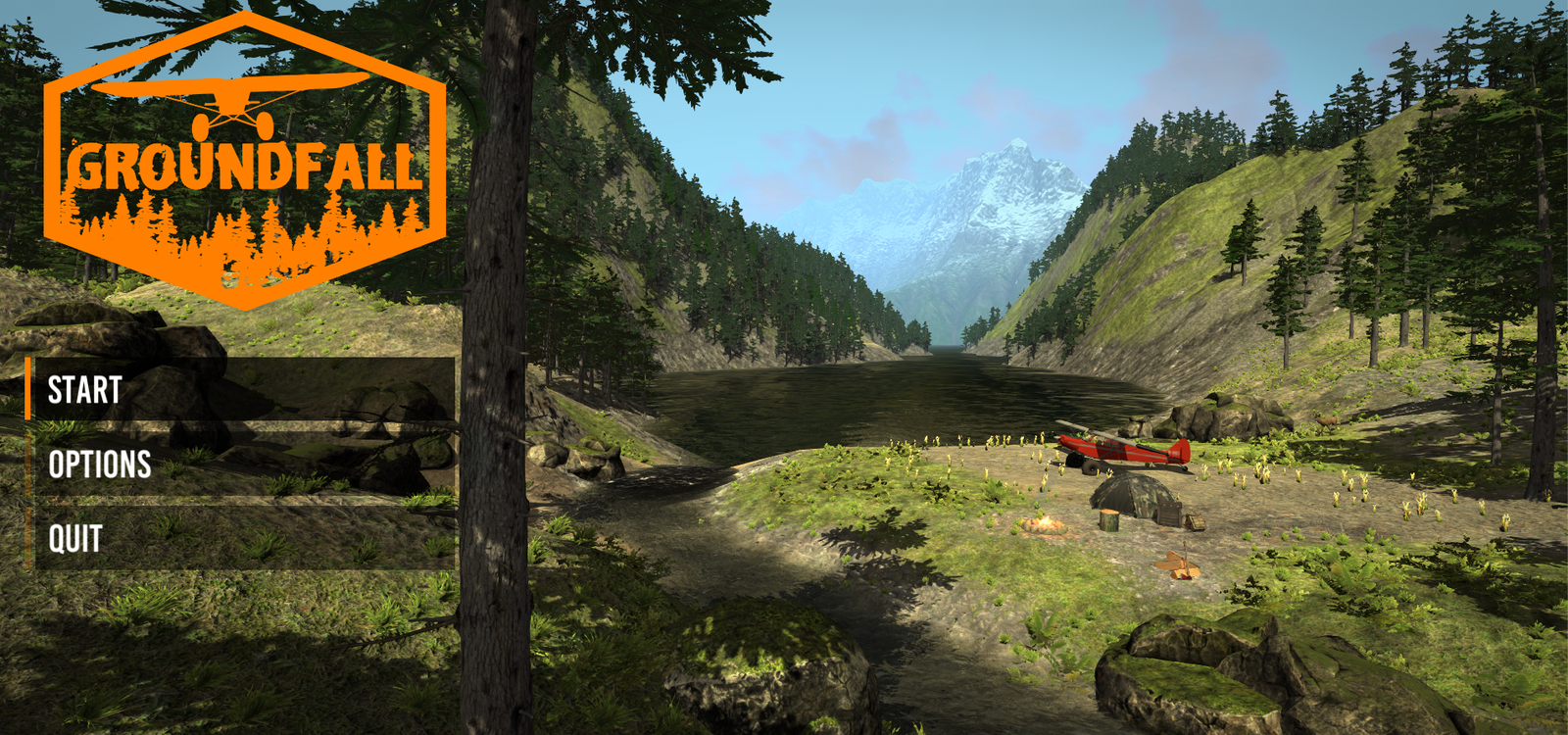Click the tree stump near the tent
The image size is (1568, 735).
pos(1109,521)
